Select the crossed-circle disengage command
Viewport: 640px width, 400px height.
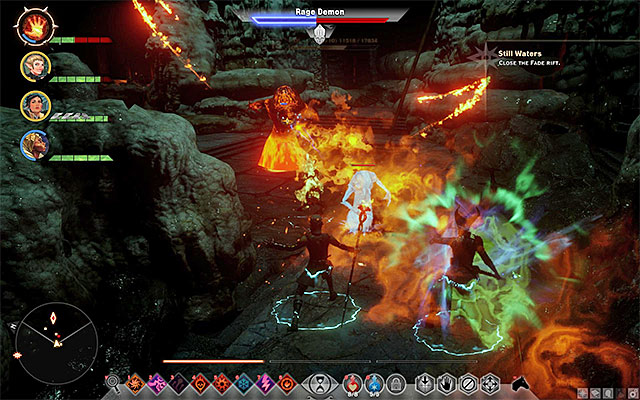tap(469, 381)
